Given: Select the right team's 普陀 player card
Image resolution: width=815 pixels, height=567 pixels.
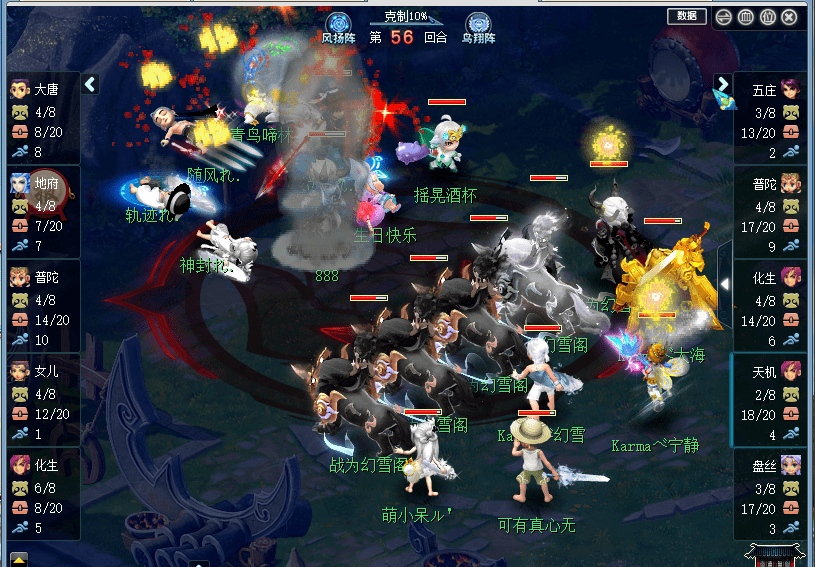Looking at the screenshot, I should pos(770,213).
